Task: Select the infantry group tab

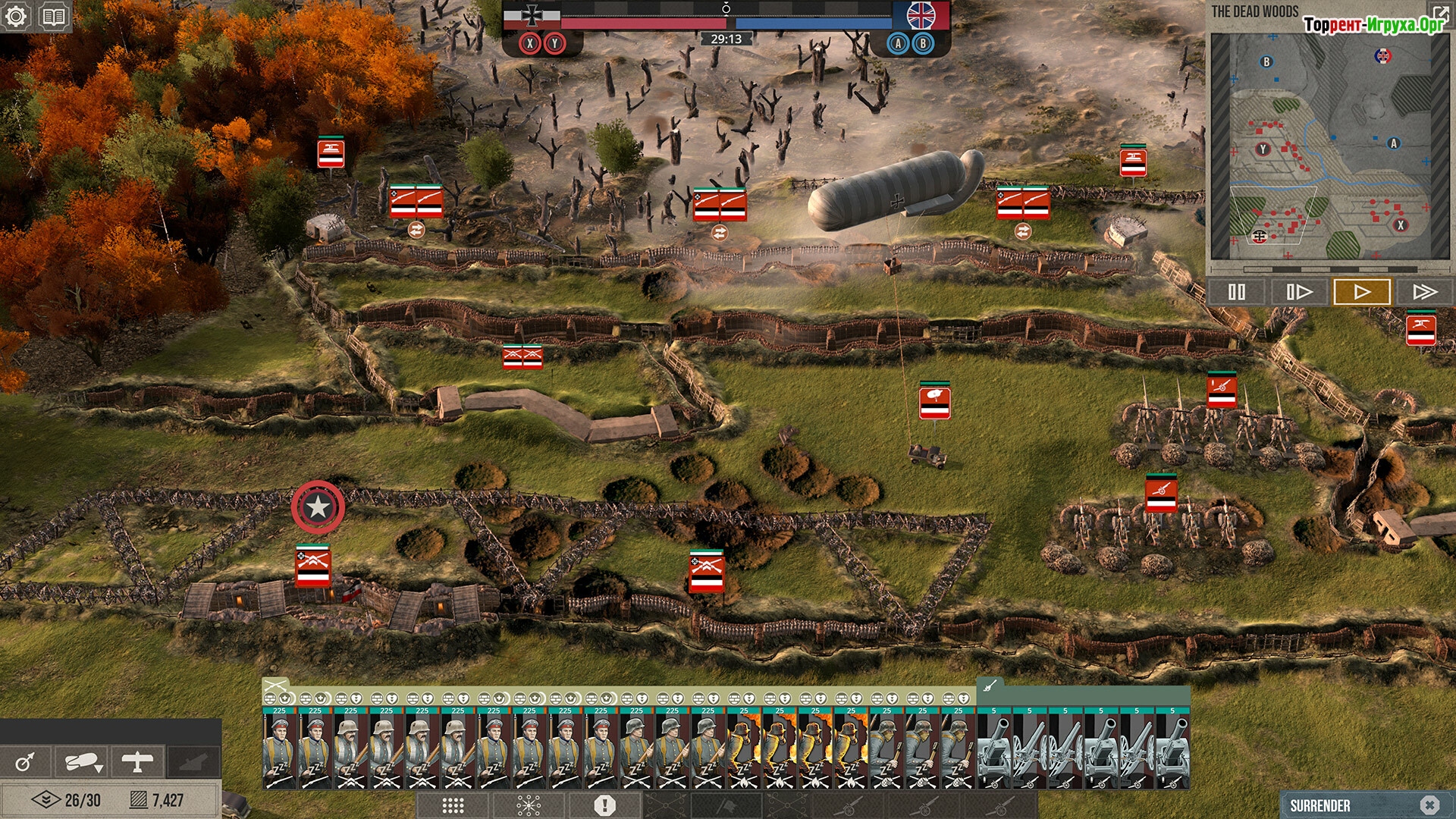Action: click(x=275, y=686)
